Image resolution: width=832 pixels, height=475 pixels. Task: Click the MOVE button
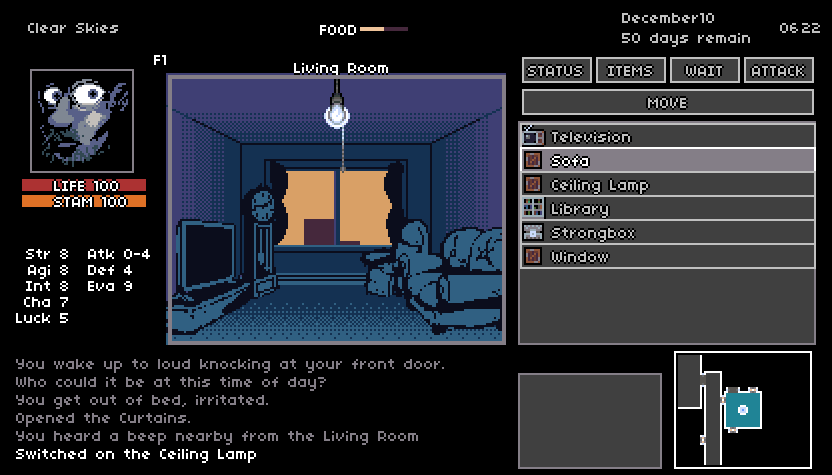click(x=667, y=102)
